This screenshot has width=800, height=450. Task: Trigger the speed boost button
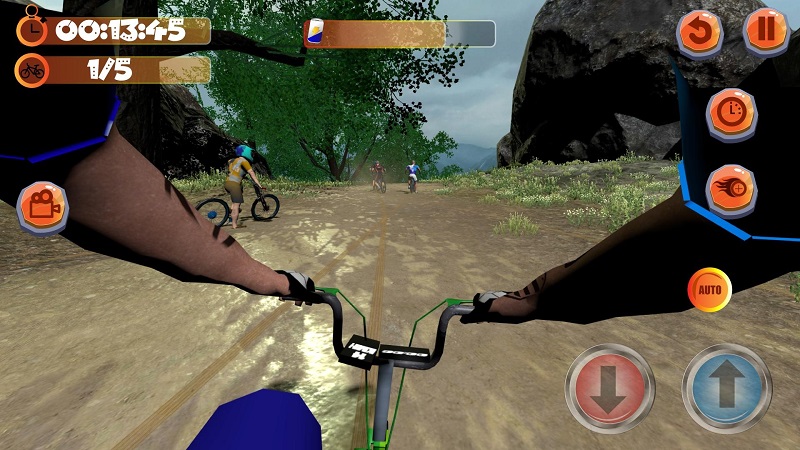(731, 188)
